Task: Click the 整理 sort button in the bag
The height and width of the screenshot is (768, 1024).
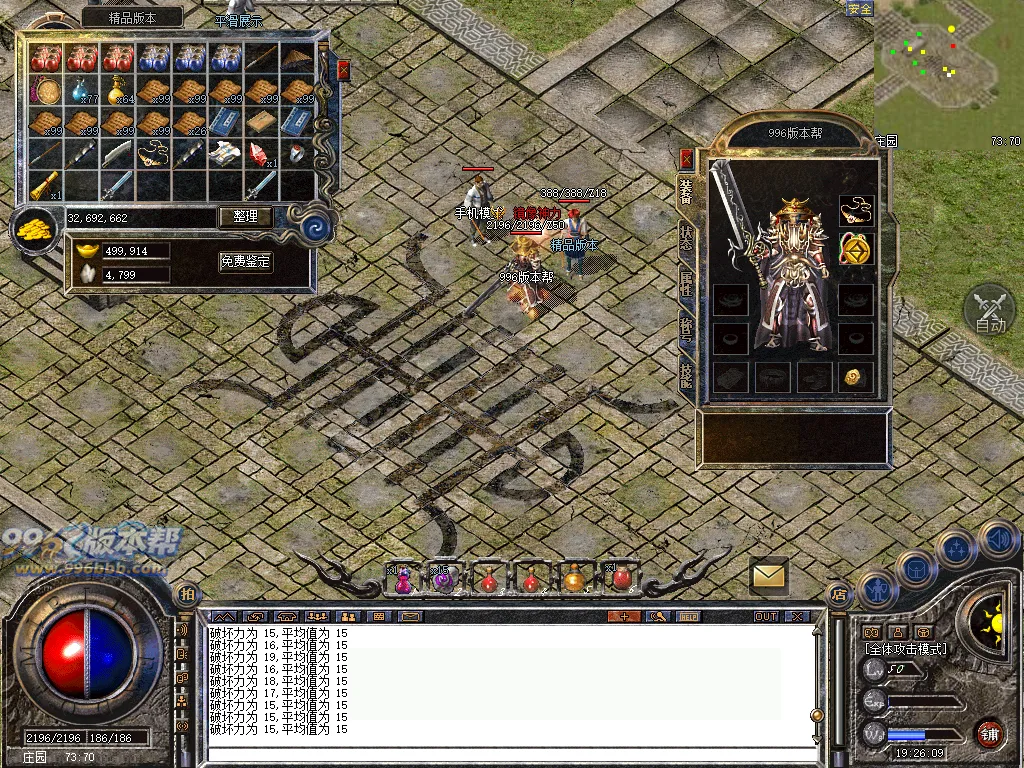Action: click(245, 216)
